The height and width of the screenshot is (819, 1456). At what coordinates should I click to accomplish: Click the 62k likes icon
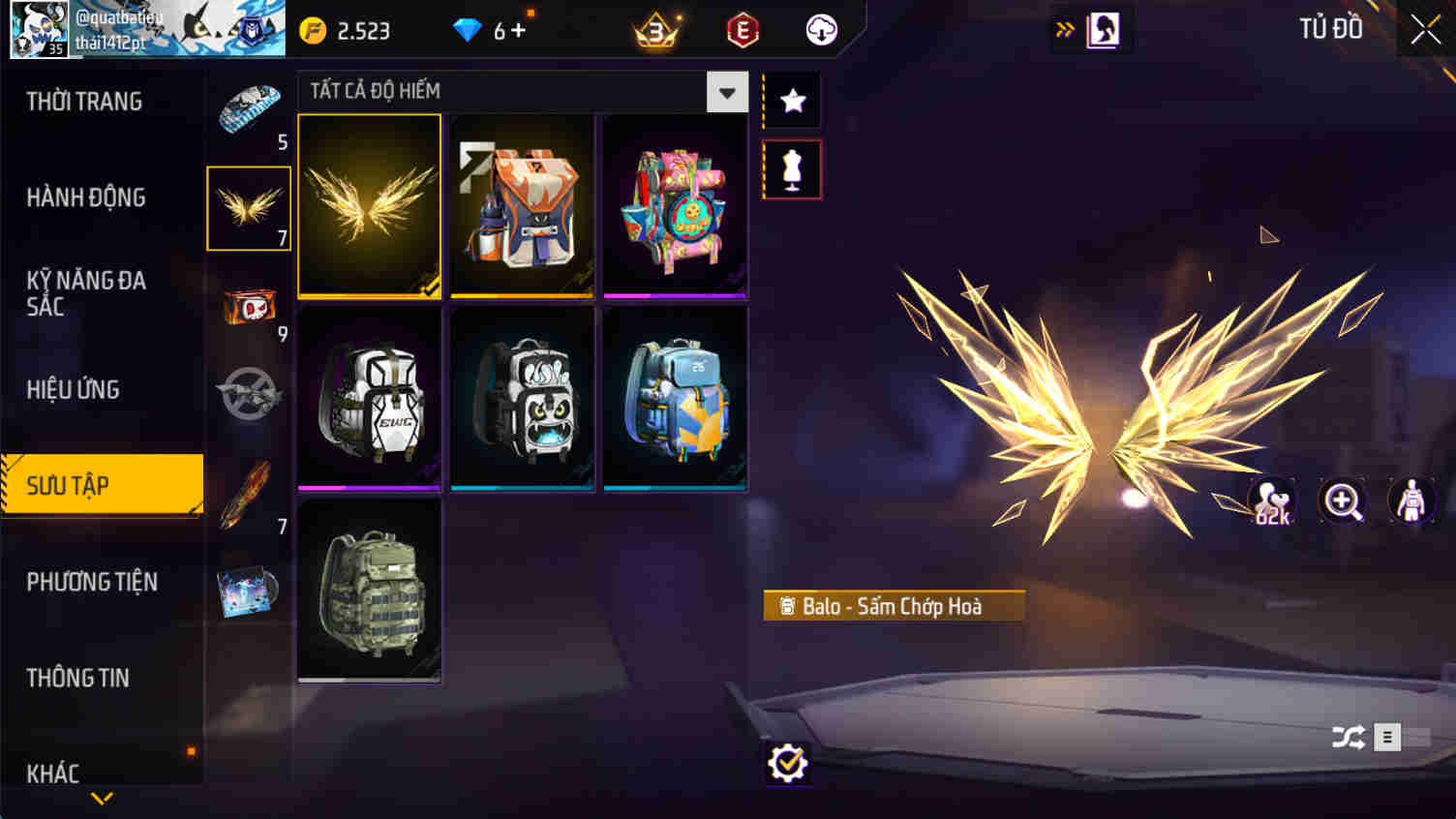[1273, 500]
